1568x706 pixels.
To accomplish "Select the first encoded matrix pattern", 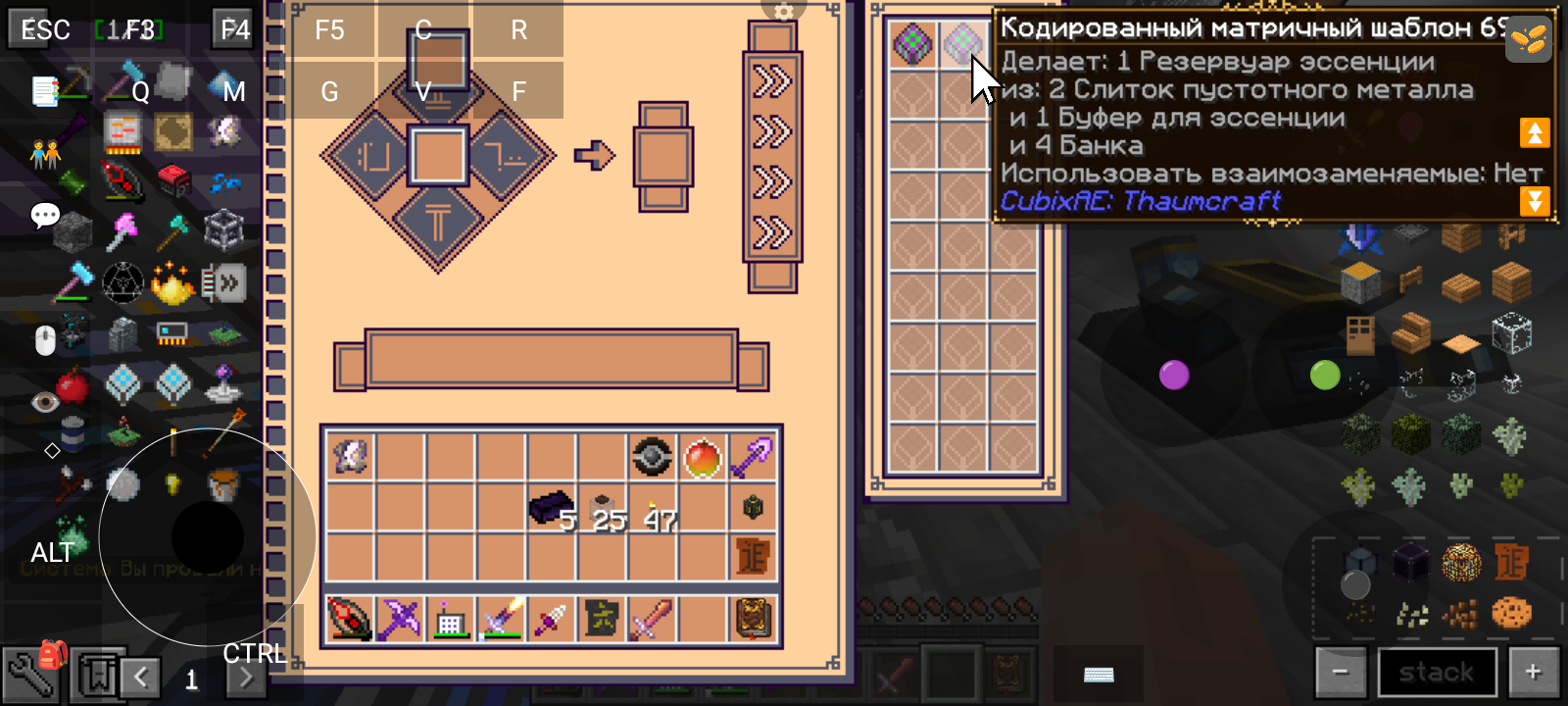I will pos(912,45).
